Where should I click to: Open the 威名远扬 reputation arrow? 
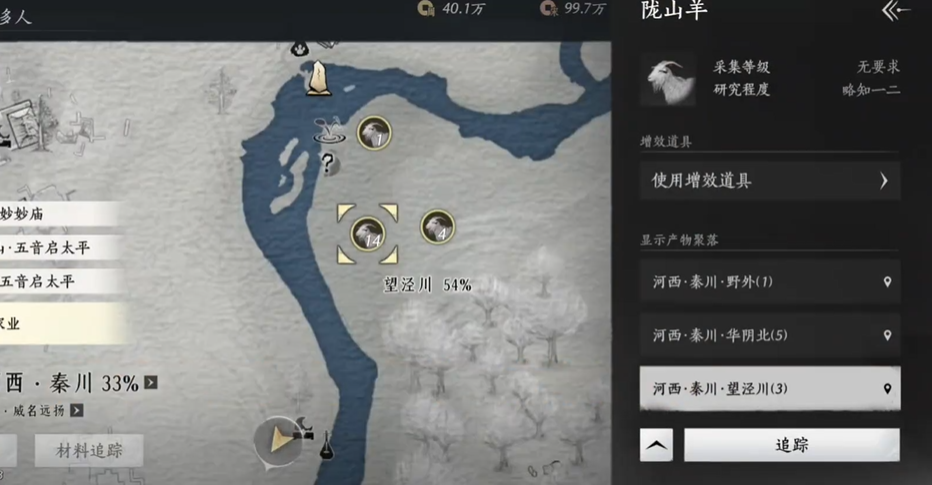76,410
